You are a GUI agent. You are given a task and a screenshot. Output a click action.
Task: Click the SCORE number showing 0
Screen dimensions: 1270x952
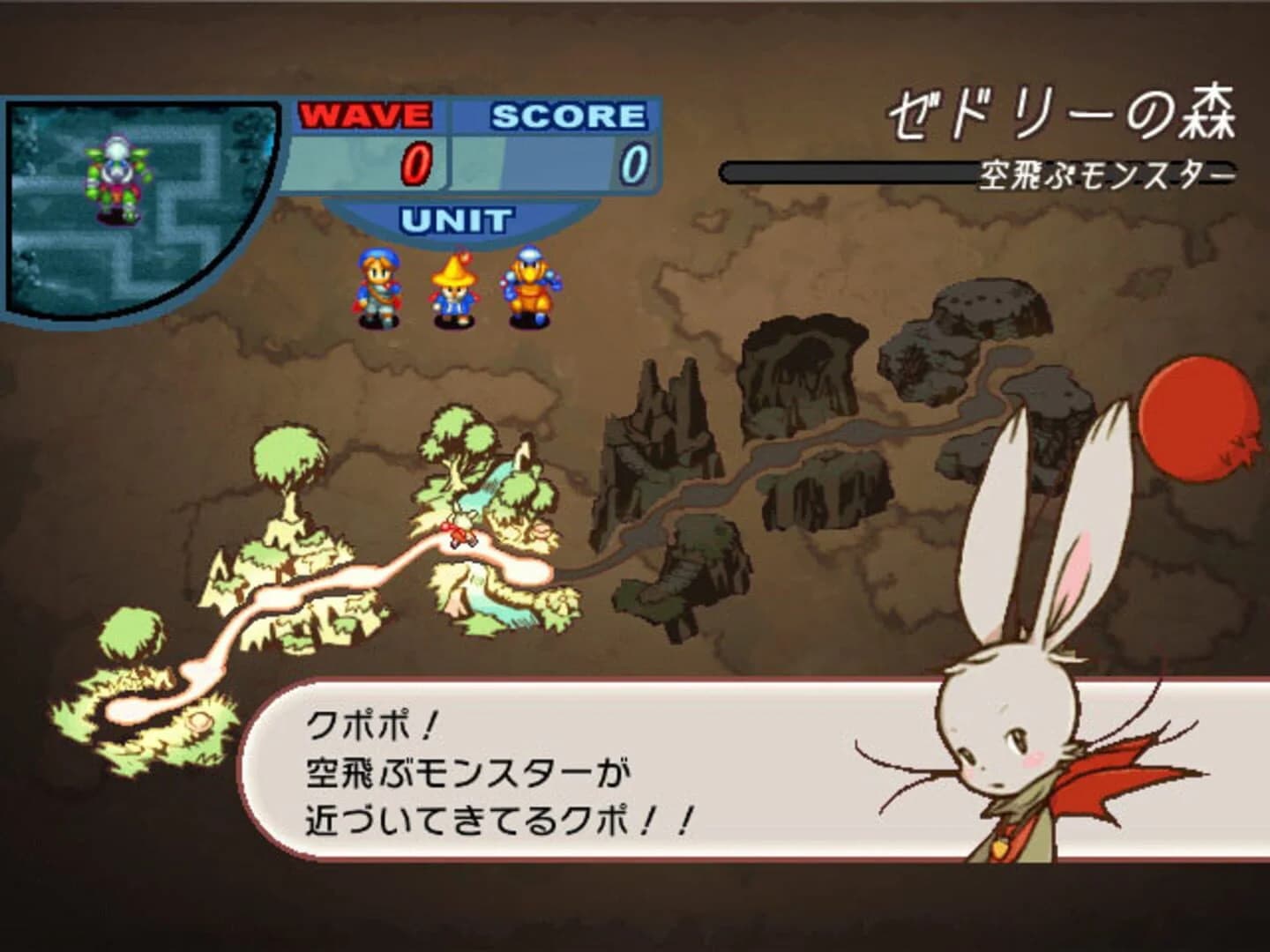pyautogui.click(x=633, y=163)
